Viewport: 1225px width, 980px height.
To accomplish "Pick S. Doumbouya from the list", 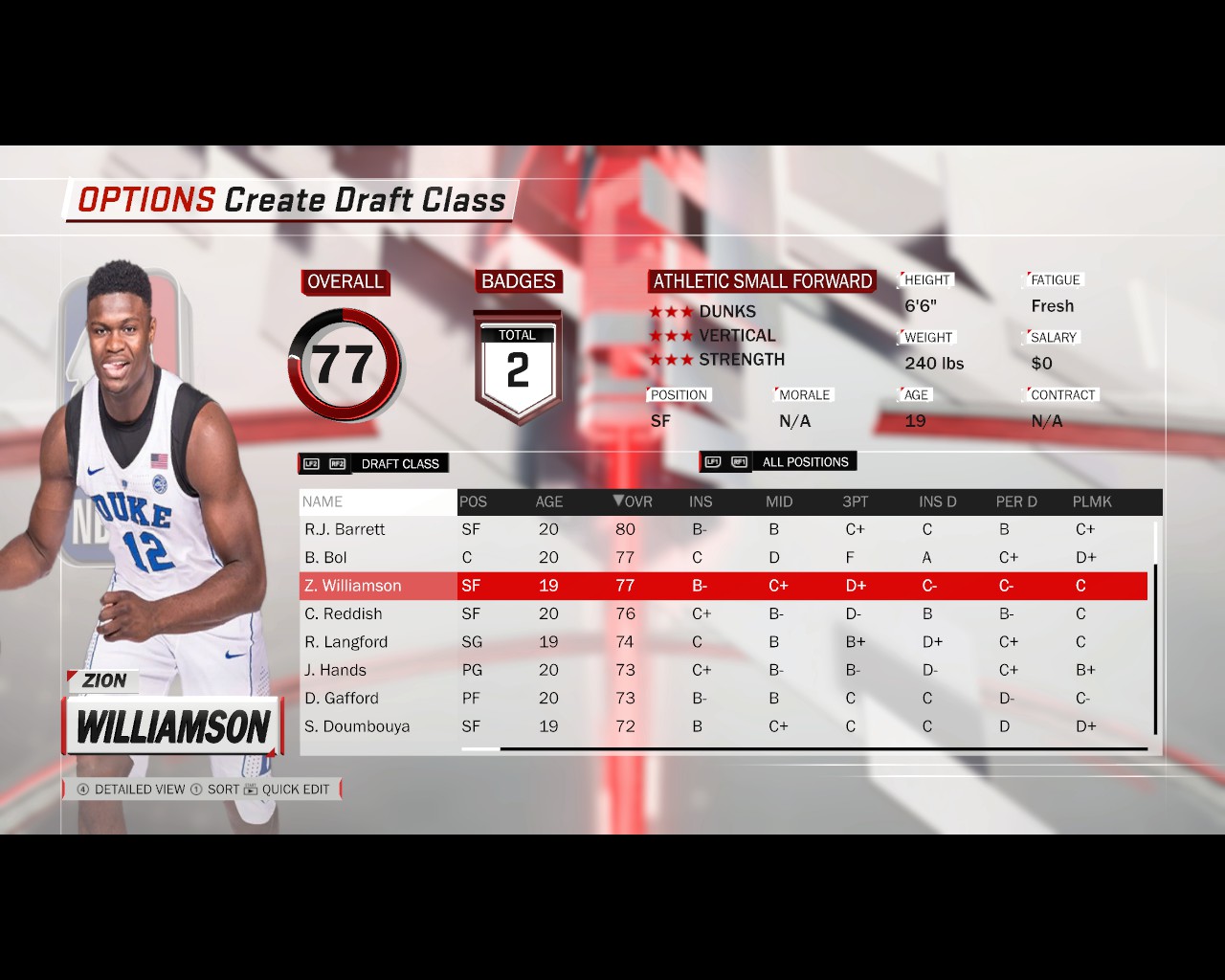I will (356, 726).
